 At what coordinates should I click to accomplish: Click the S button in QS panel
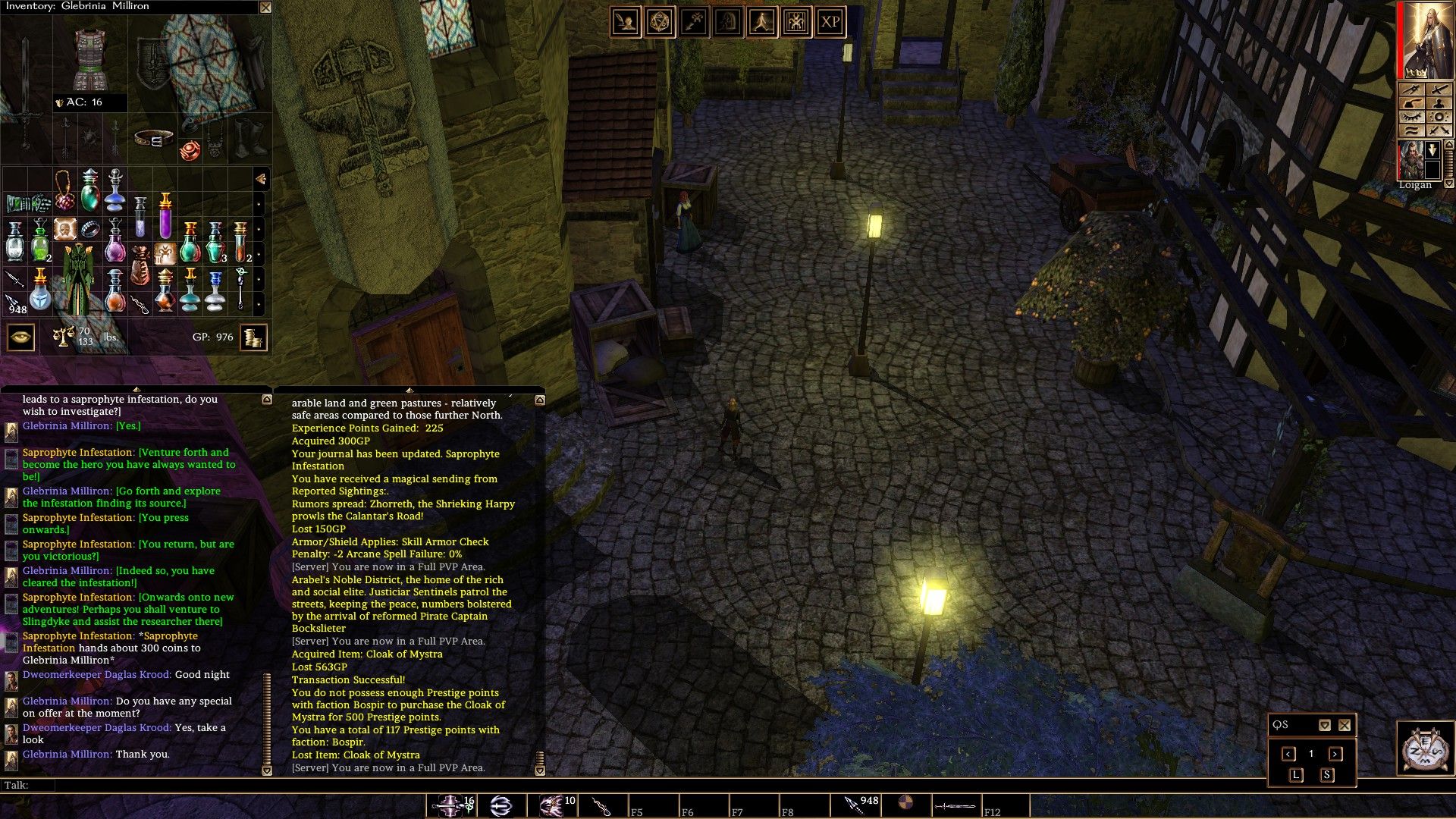coord(1327,775)
